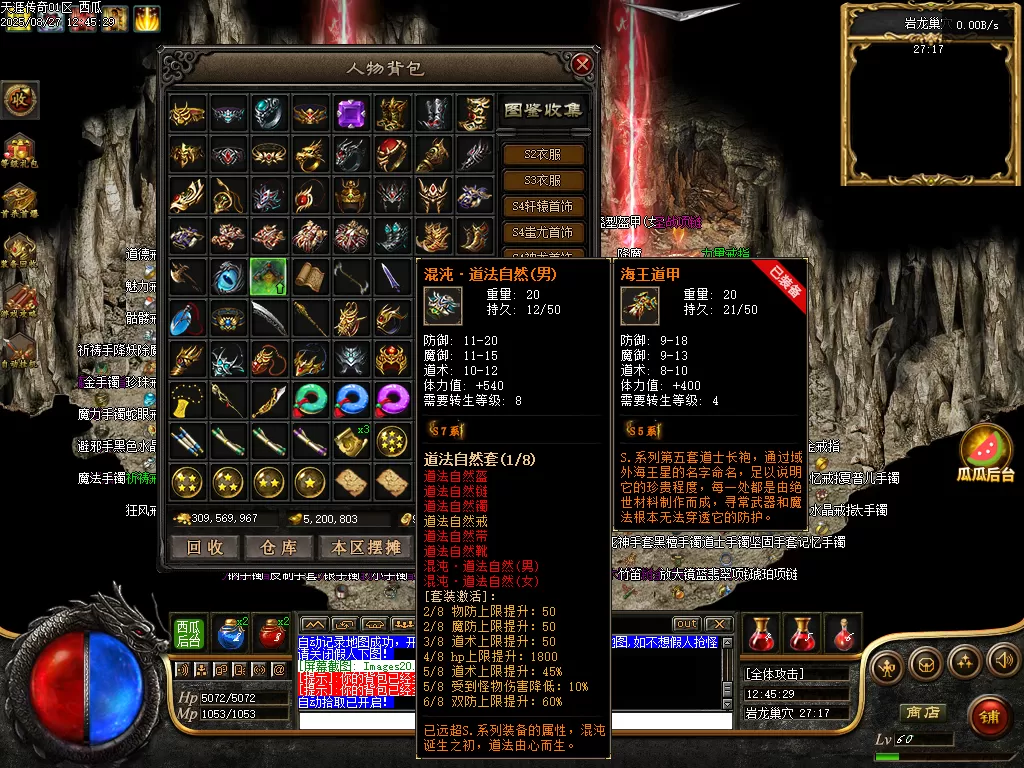Click the 西瓜后台 green button
The image size is (1024, 768).
(187, 632)
